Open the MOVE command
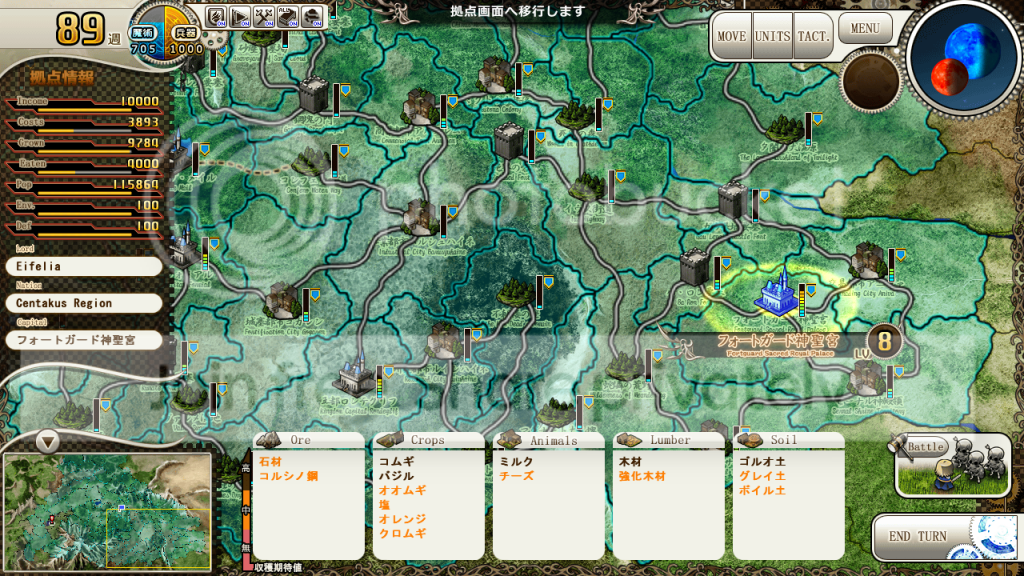 tap(731, 37)
